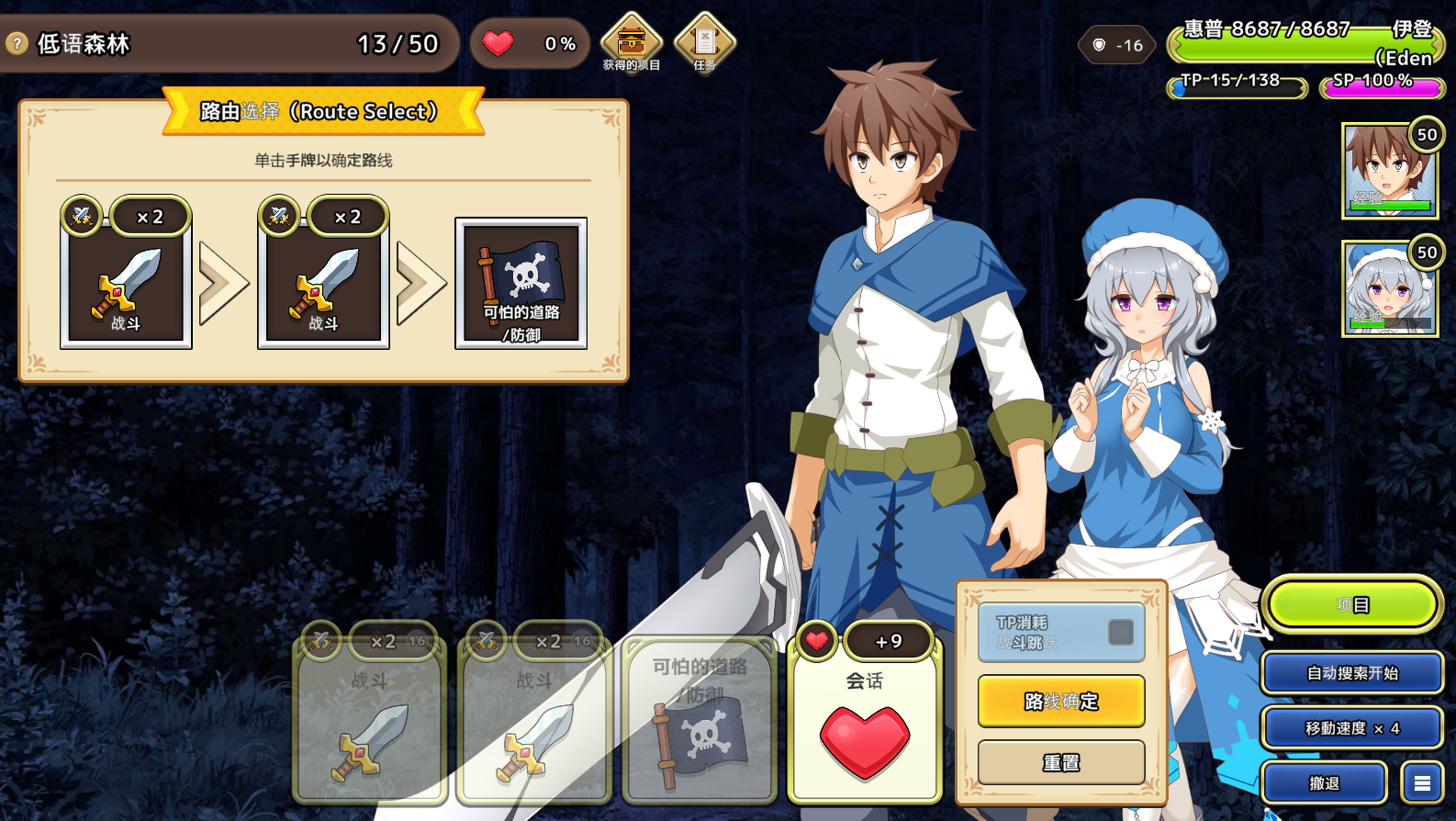
Task: Confirm the route with 路线确定 button
Action: pyautogui.click(x=1061, y=701)
